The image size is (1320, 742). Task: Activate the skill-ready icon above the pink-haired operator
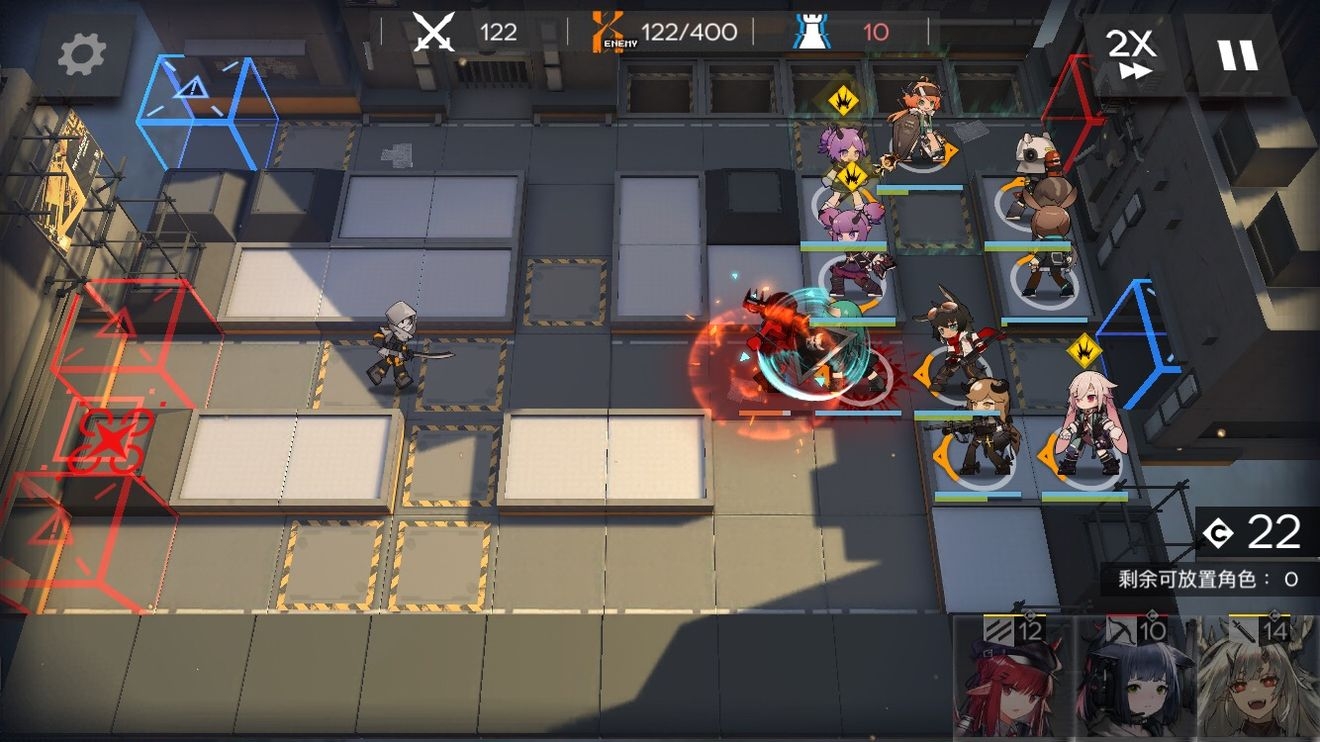pos(1083,350)
